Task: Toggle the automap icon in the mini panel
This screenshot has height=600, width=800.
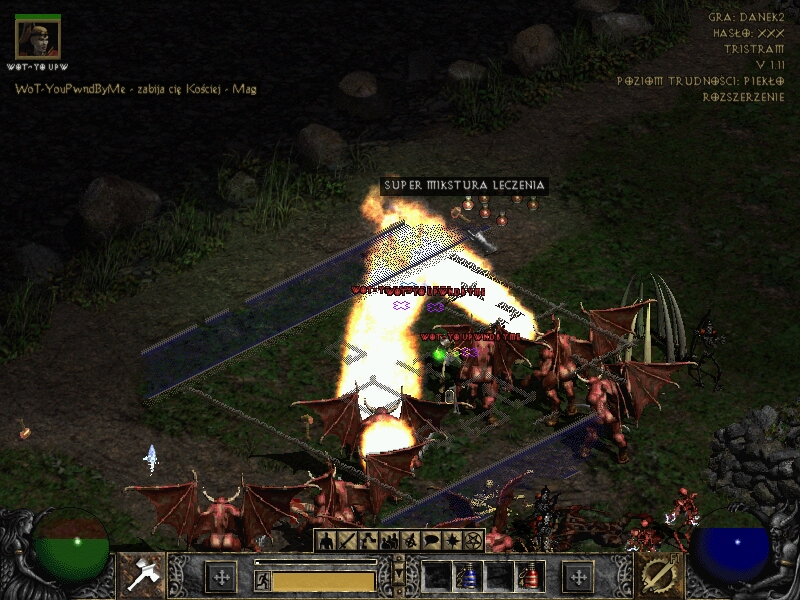Action: (411, 541)
